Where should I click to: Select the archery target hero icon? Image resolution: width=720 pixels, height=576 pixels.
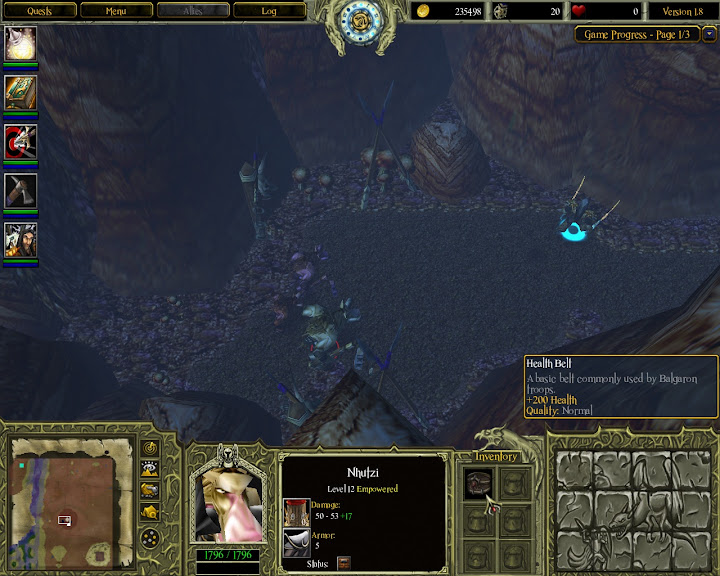[21, 141]
